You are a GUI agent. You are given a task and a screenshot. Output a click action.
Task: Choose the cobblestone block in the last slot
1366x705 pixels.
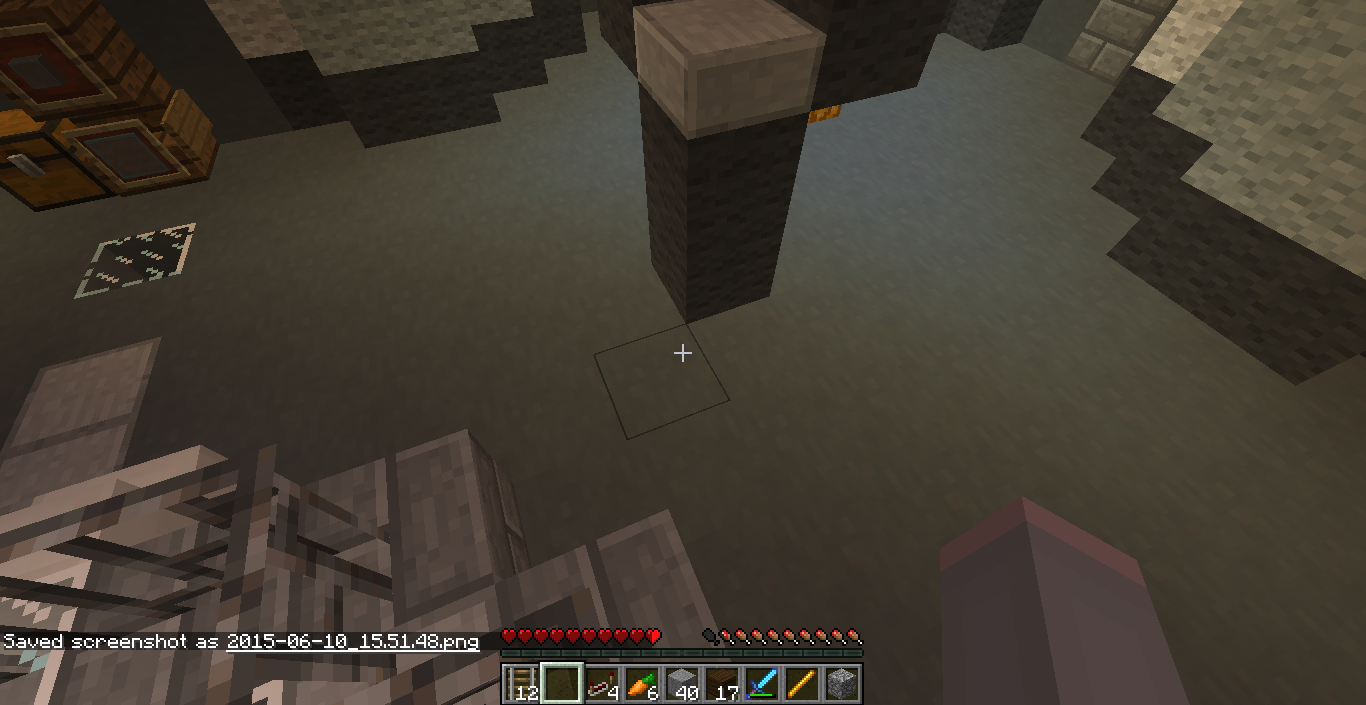pyautogui.click(x=842, y=684)
